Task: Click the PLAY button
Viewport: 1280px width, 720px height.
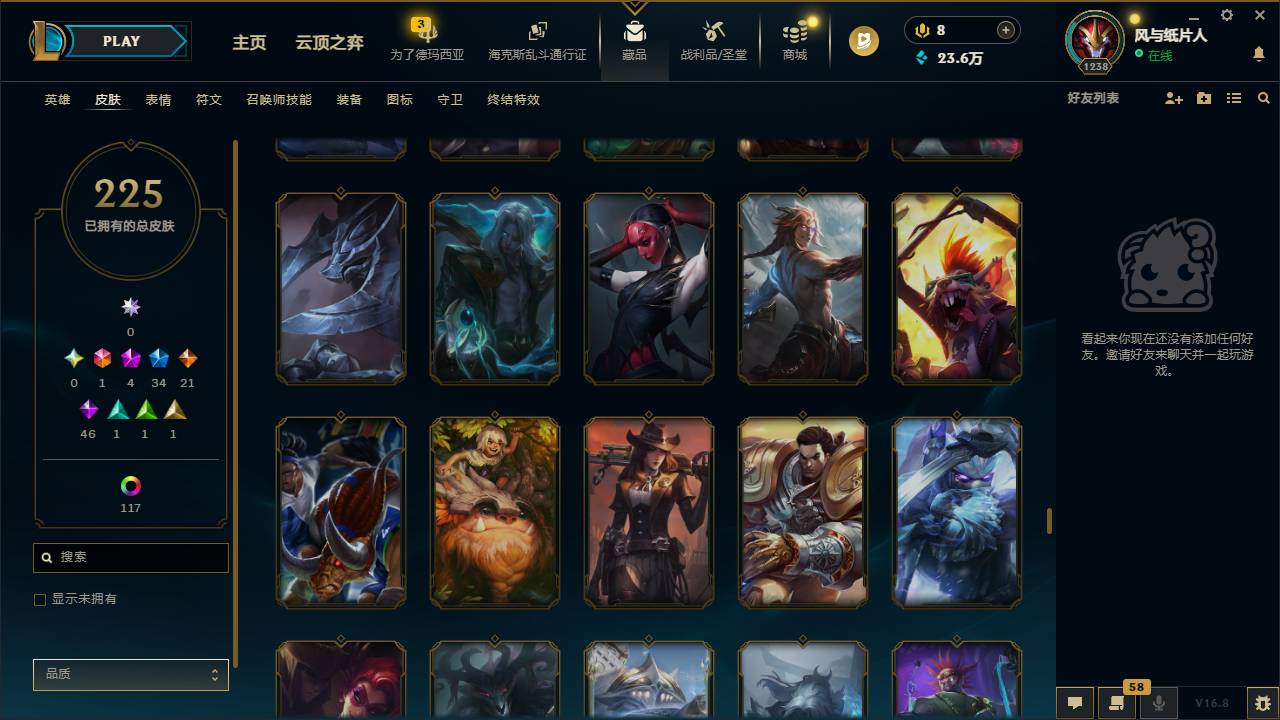Action: [120, 41]
